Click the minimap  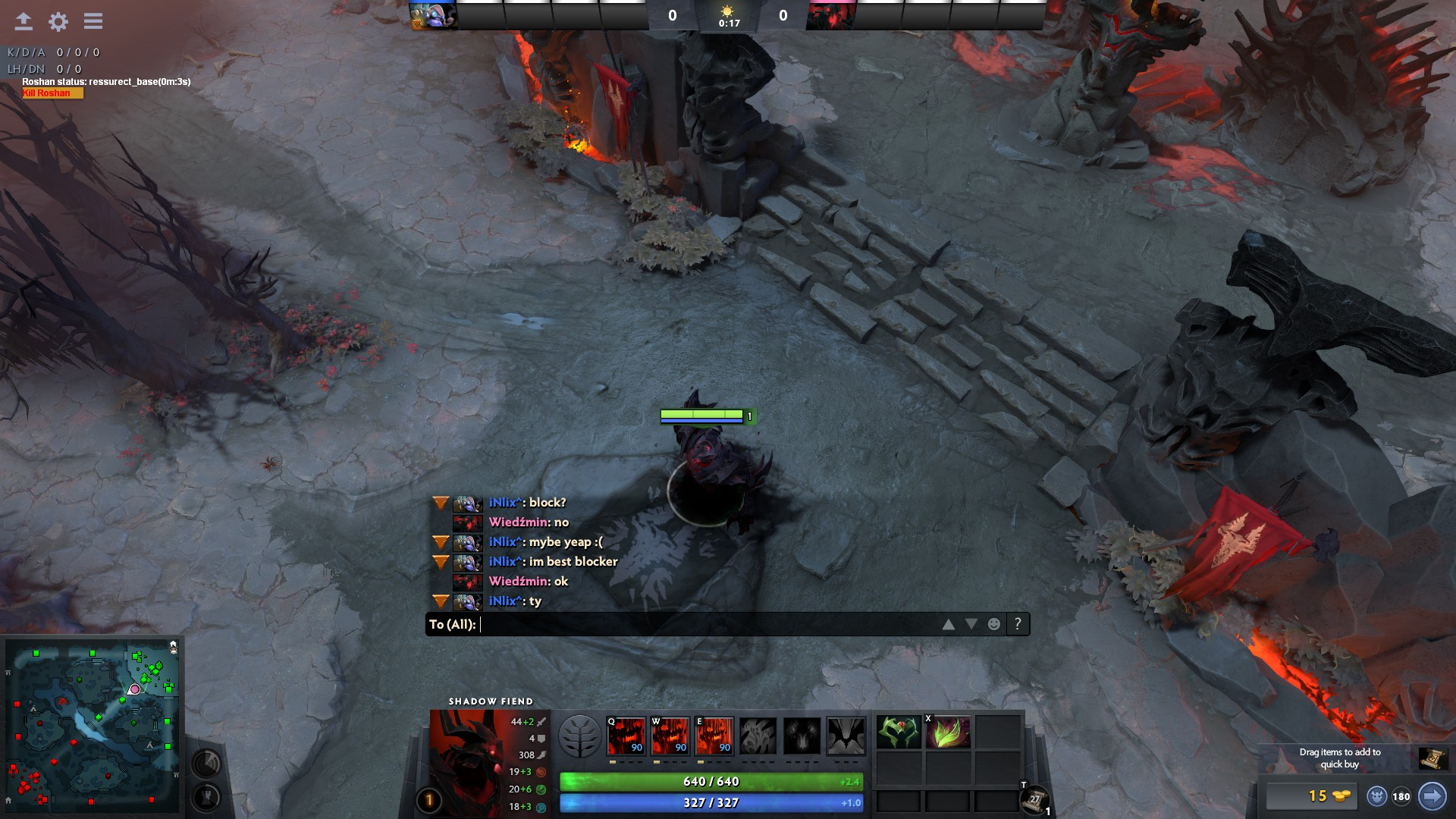[x=93, y=726]
